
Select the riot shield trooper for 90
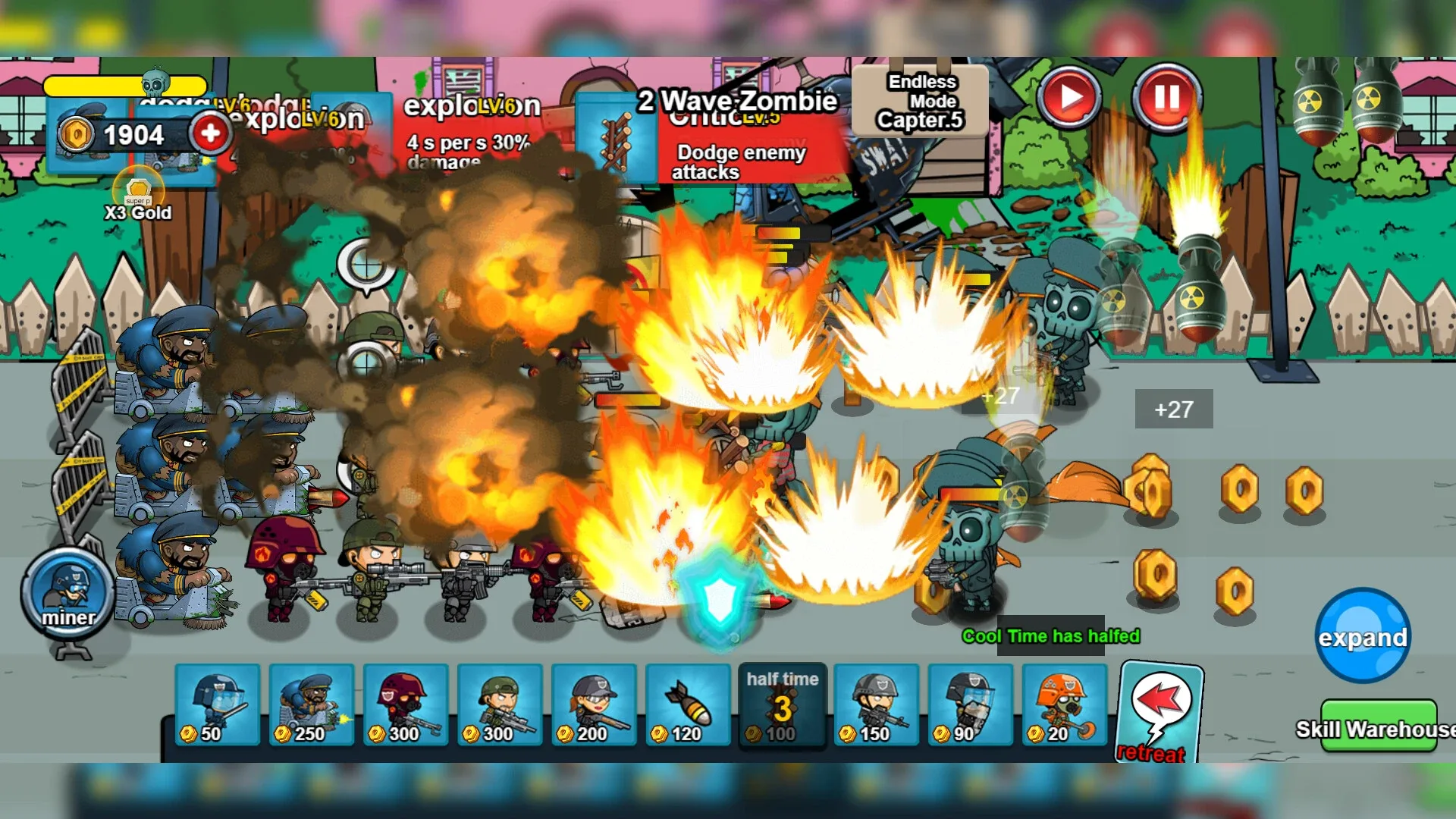point(969,705)
